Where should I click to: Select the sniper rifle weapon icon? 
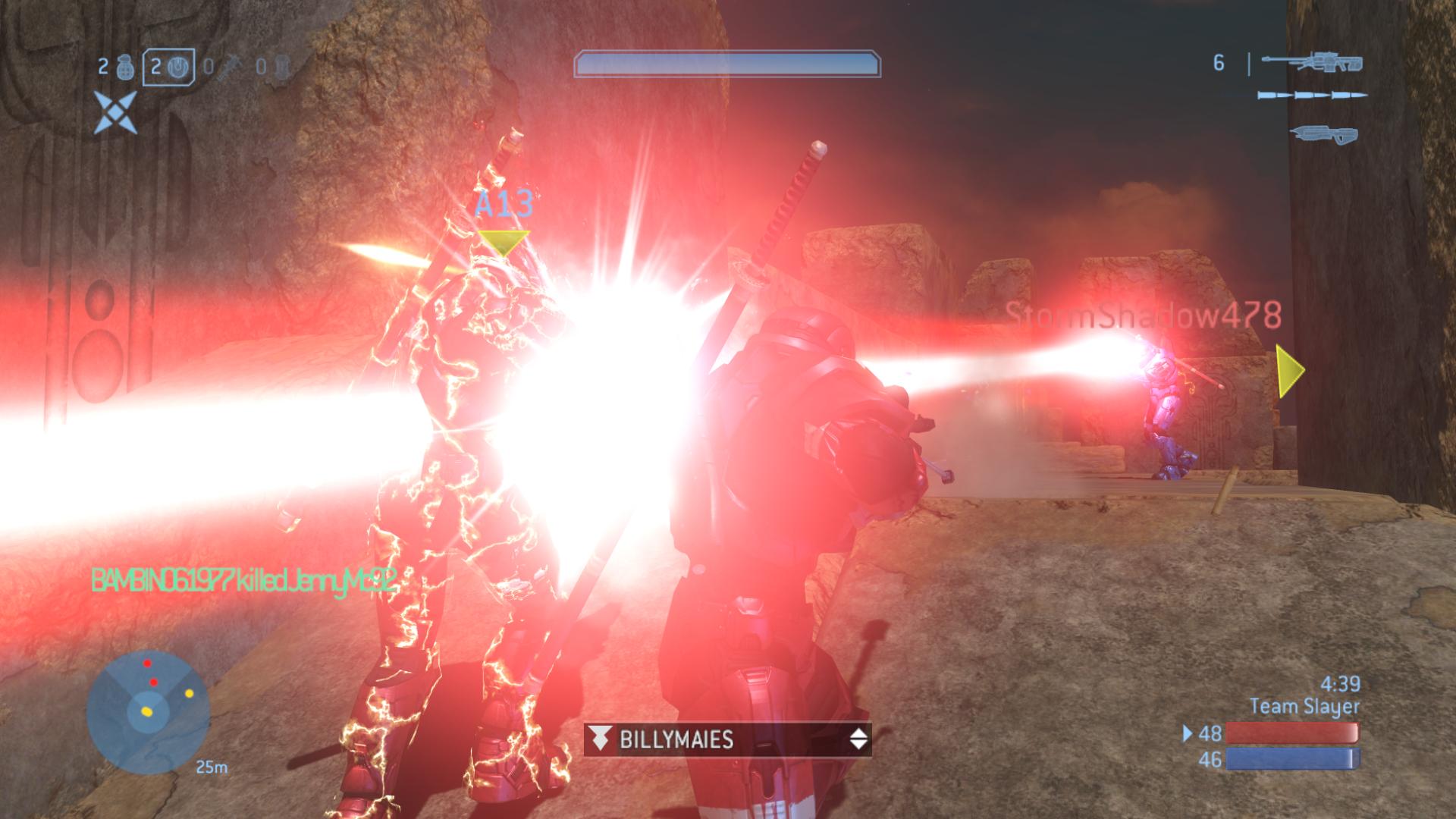1310,63
